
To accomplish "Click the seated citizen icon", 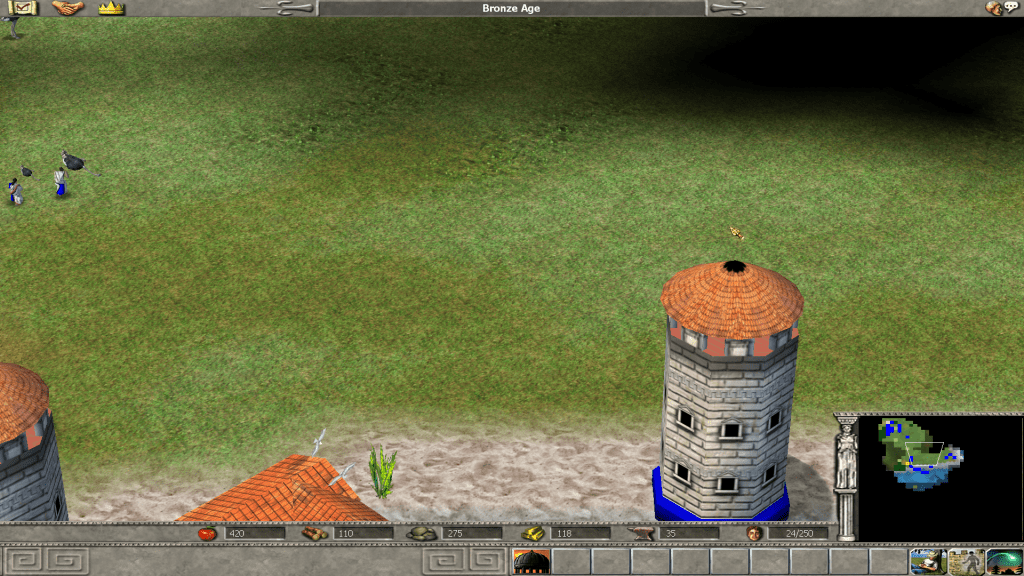I will point(927,561).
